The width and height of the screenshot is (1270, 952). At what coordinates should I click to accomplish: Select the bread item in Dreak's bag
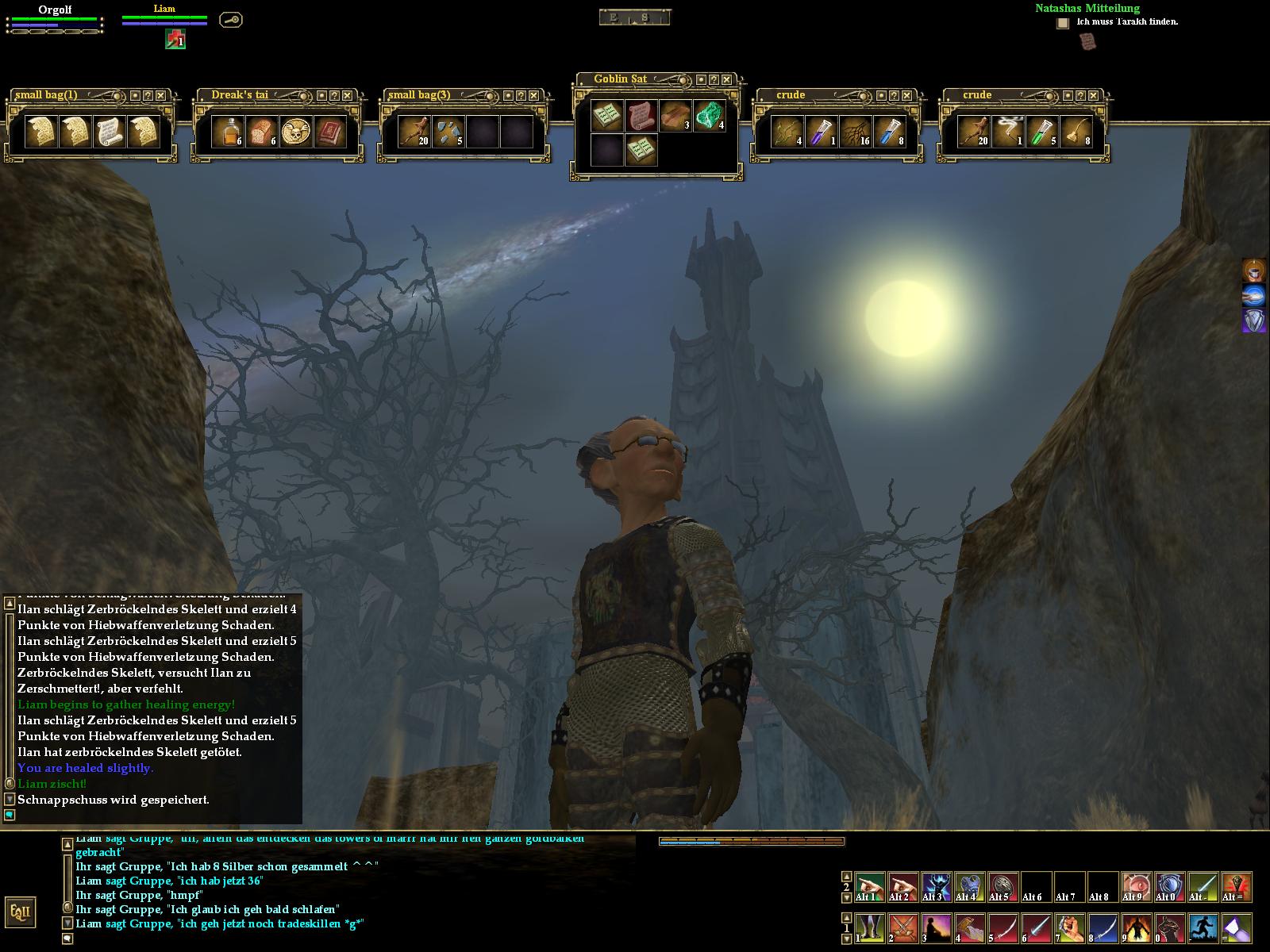point(262,132)
